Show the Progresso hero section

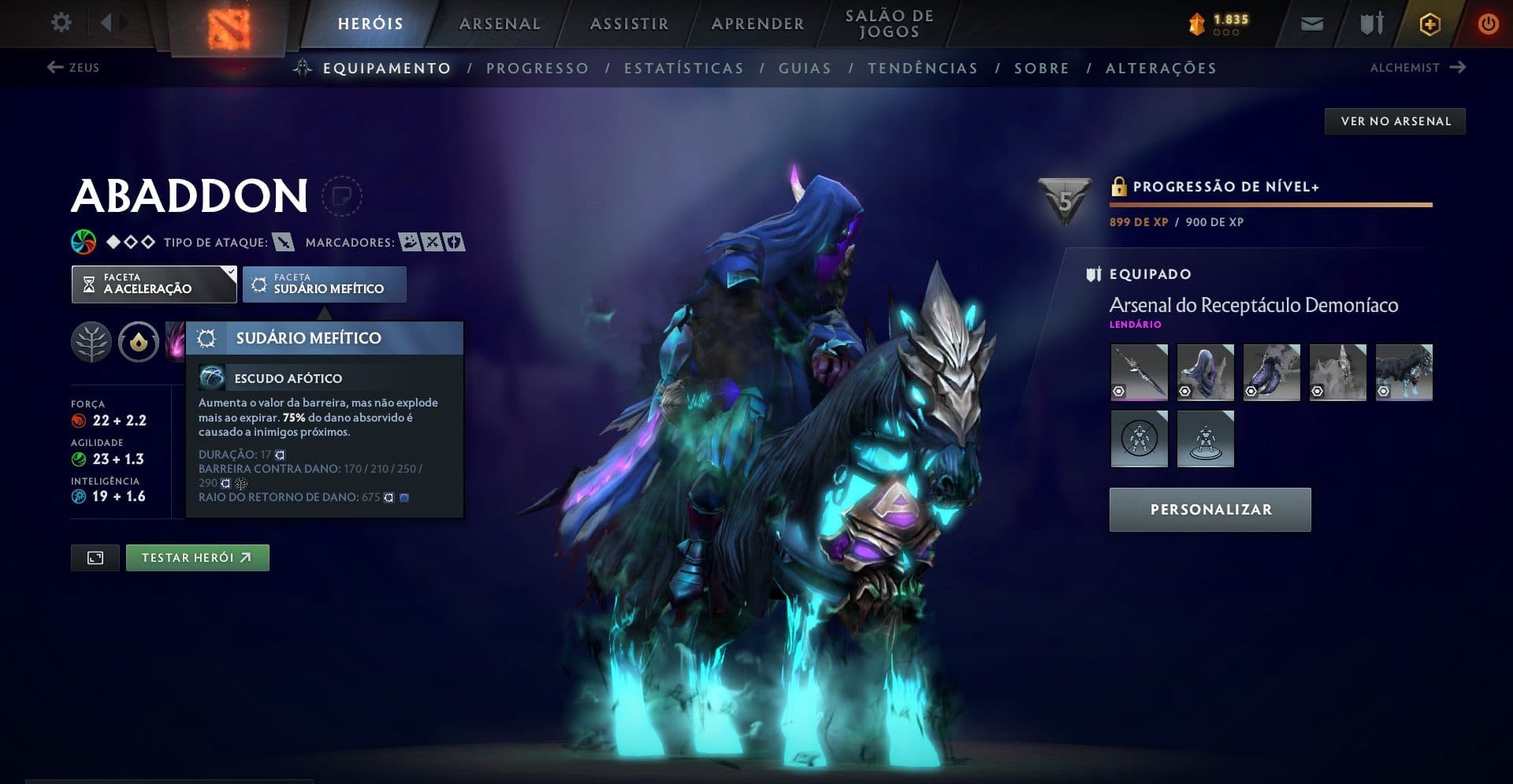pos(537,69)
